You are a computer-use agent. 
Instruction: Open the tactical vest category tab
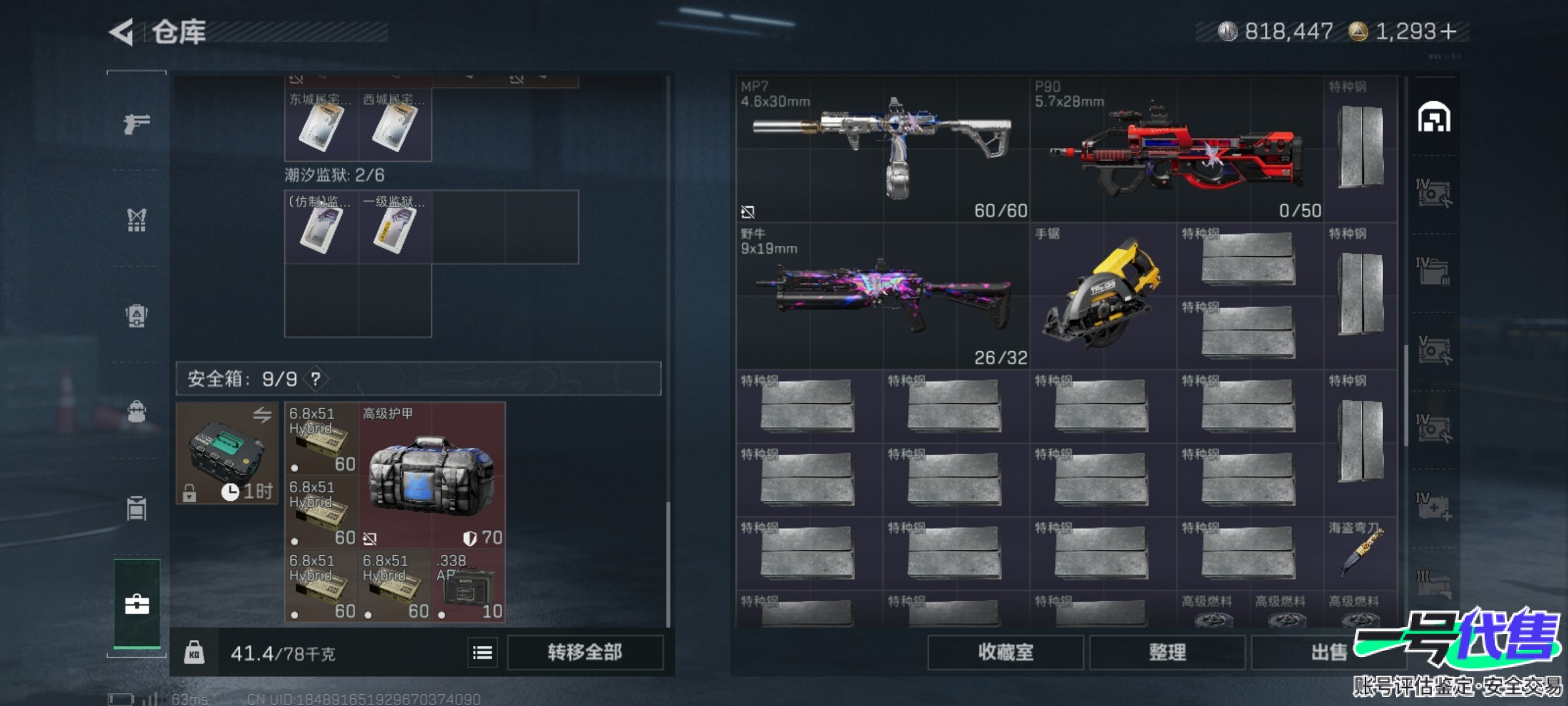[x=137, y=220]
